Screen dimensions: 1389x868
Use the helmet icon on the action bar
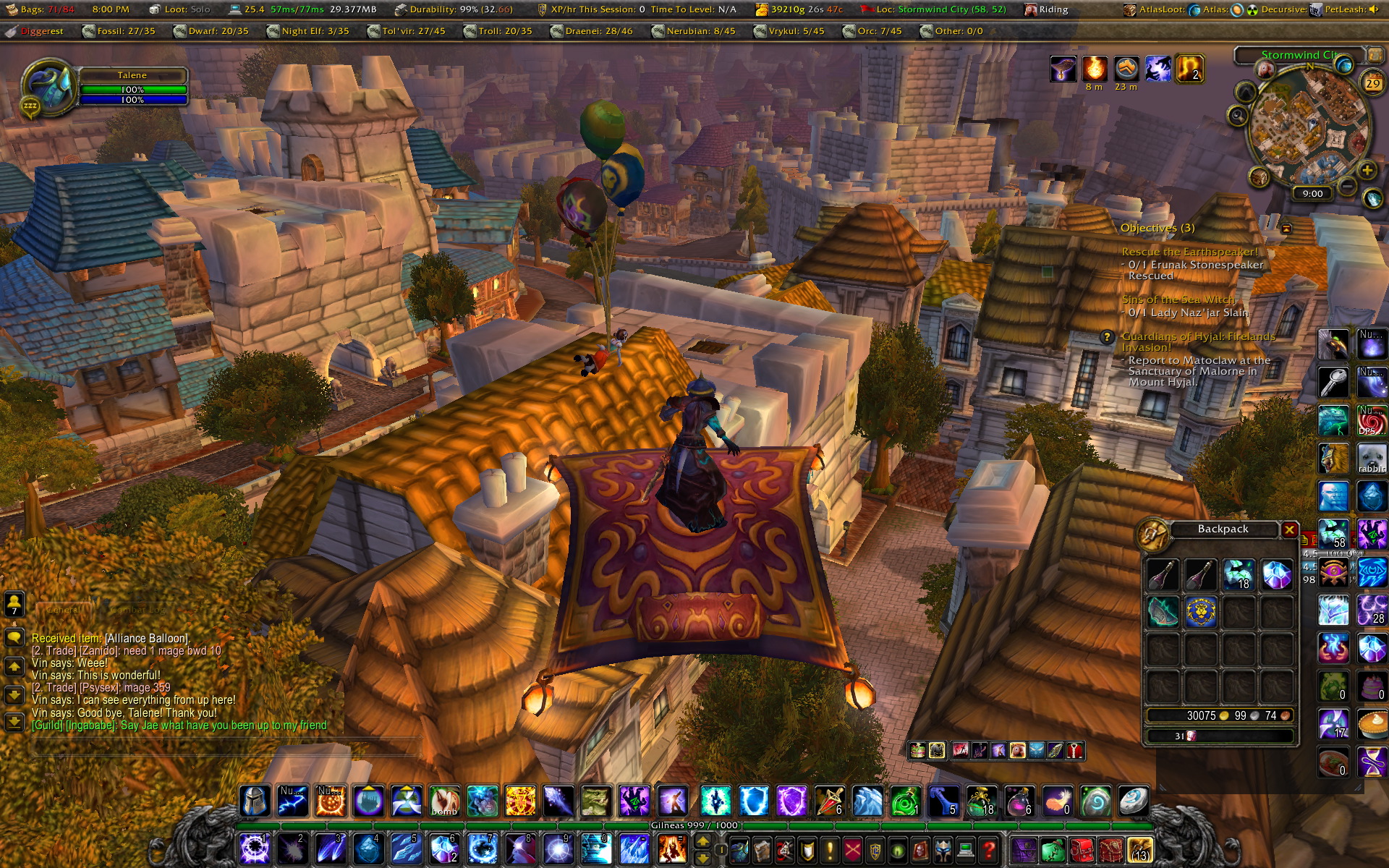[255, 801]
